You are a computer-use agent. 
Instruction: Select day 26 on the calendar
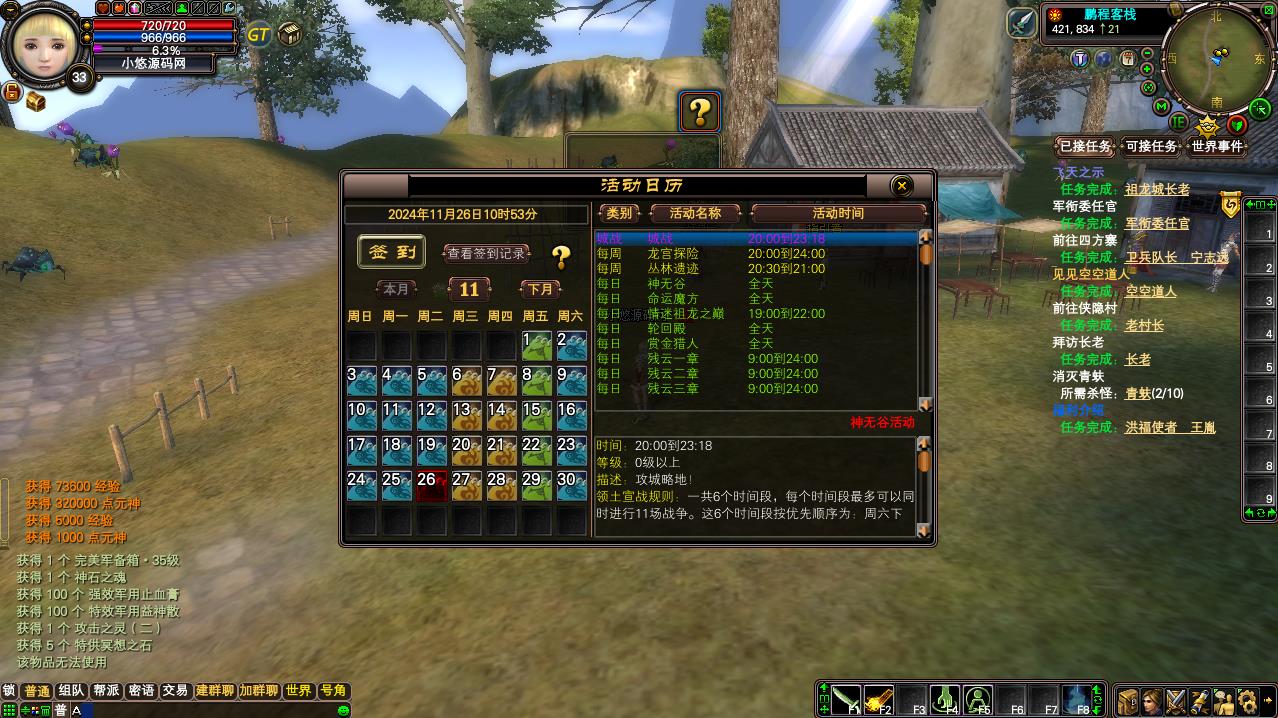click(431, 485)
